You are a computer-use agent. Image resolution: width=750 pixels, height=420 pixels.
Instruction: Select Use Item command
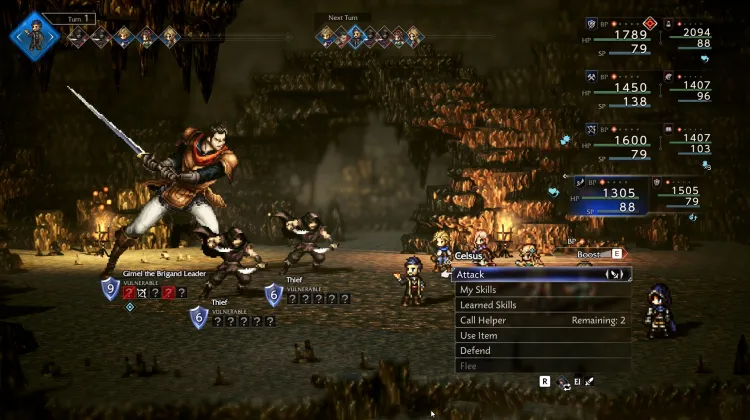(x=541, y=336)
